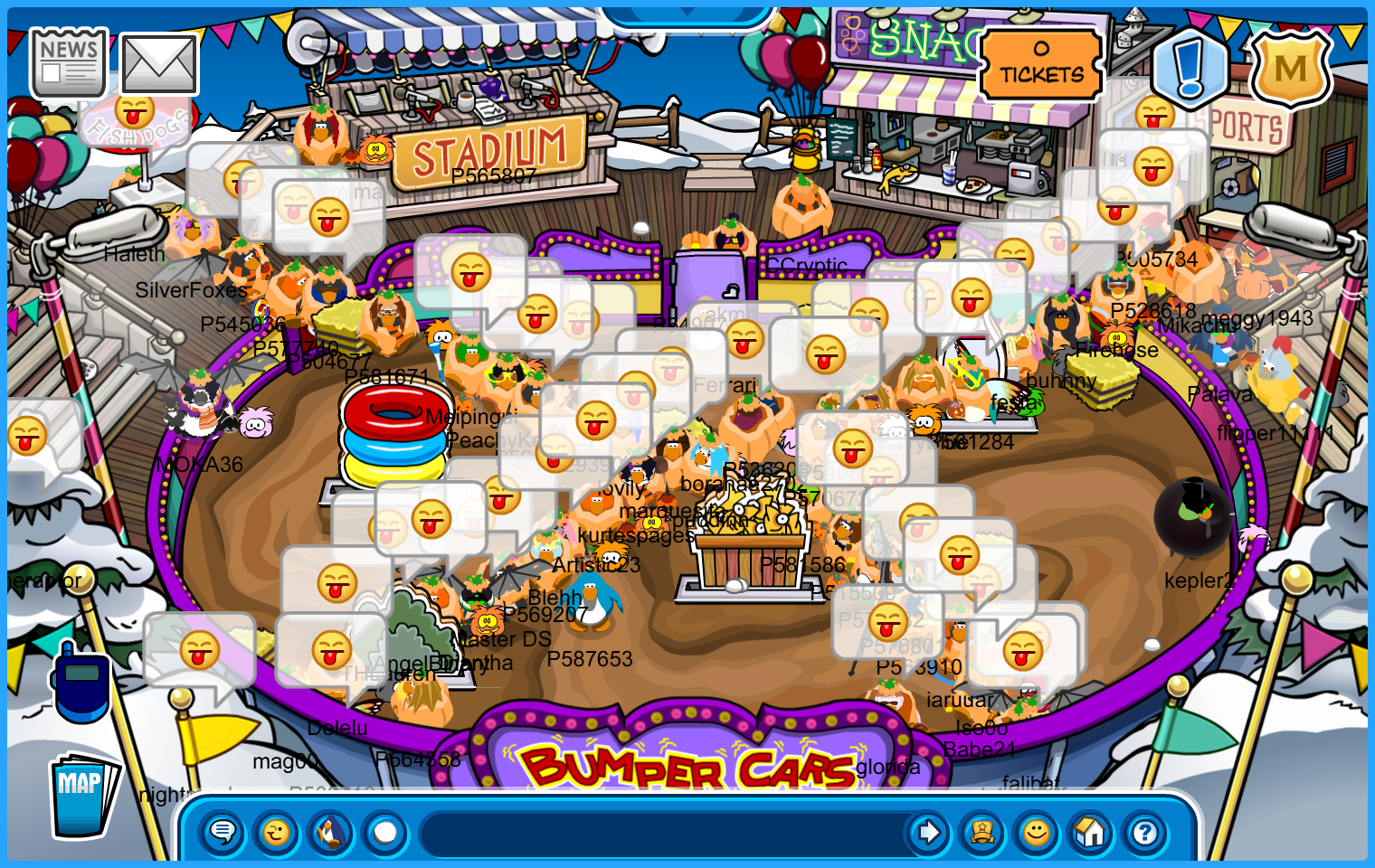The image size is (1375, 868).
Task: Open the blue exclamation mark safety shield
Action: point(1190,67)
